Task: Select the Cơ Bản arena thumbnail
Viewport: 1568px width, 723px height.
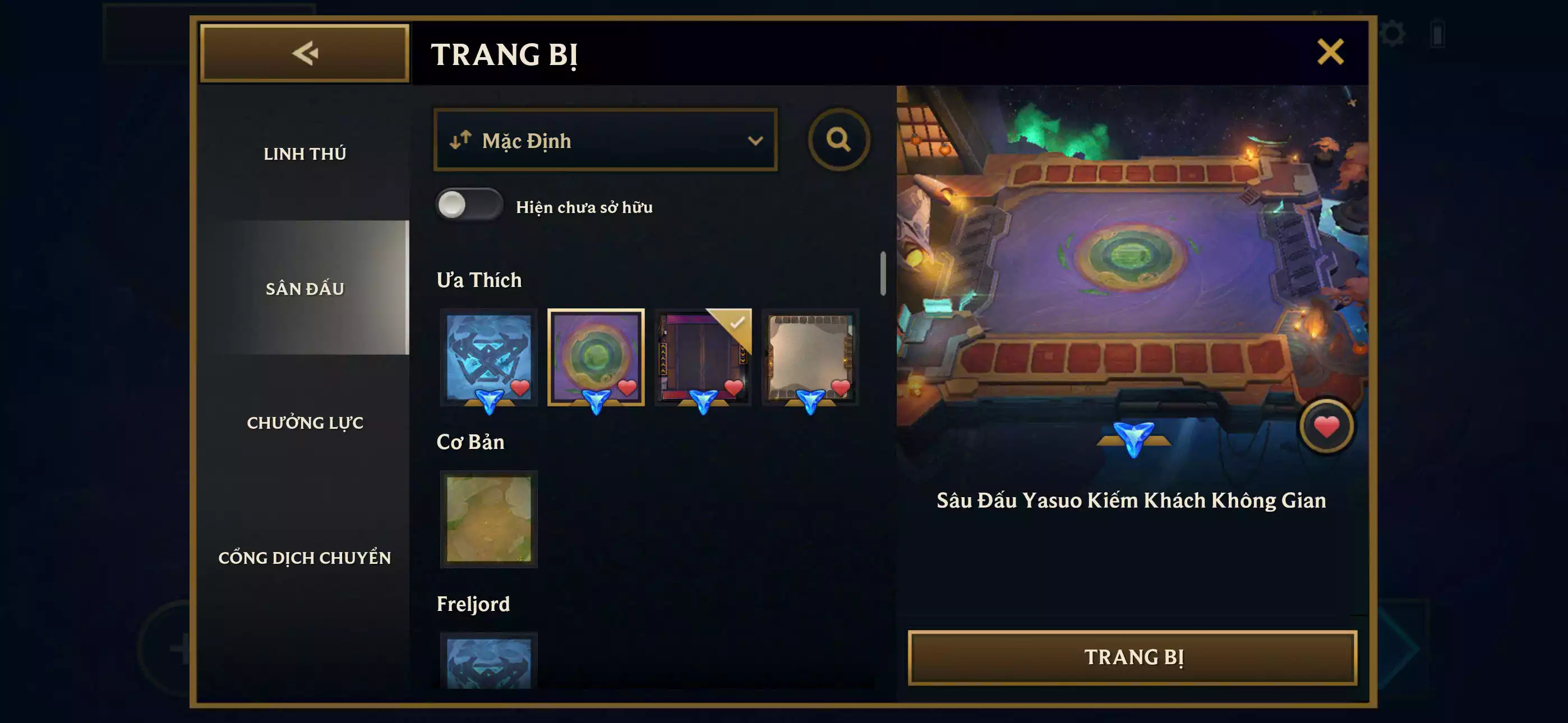Action: 488,519
